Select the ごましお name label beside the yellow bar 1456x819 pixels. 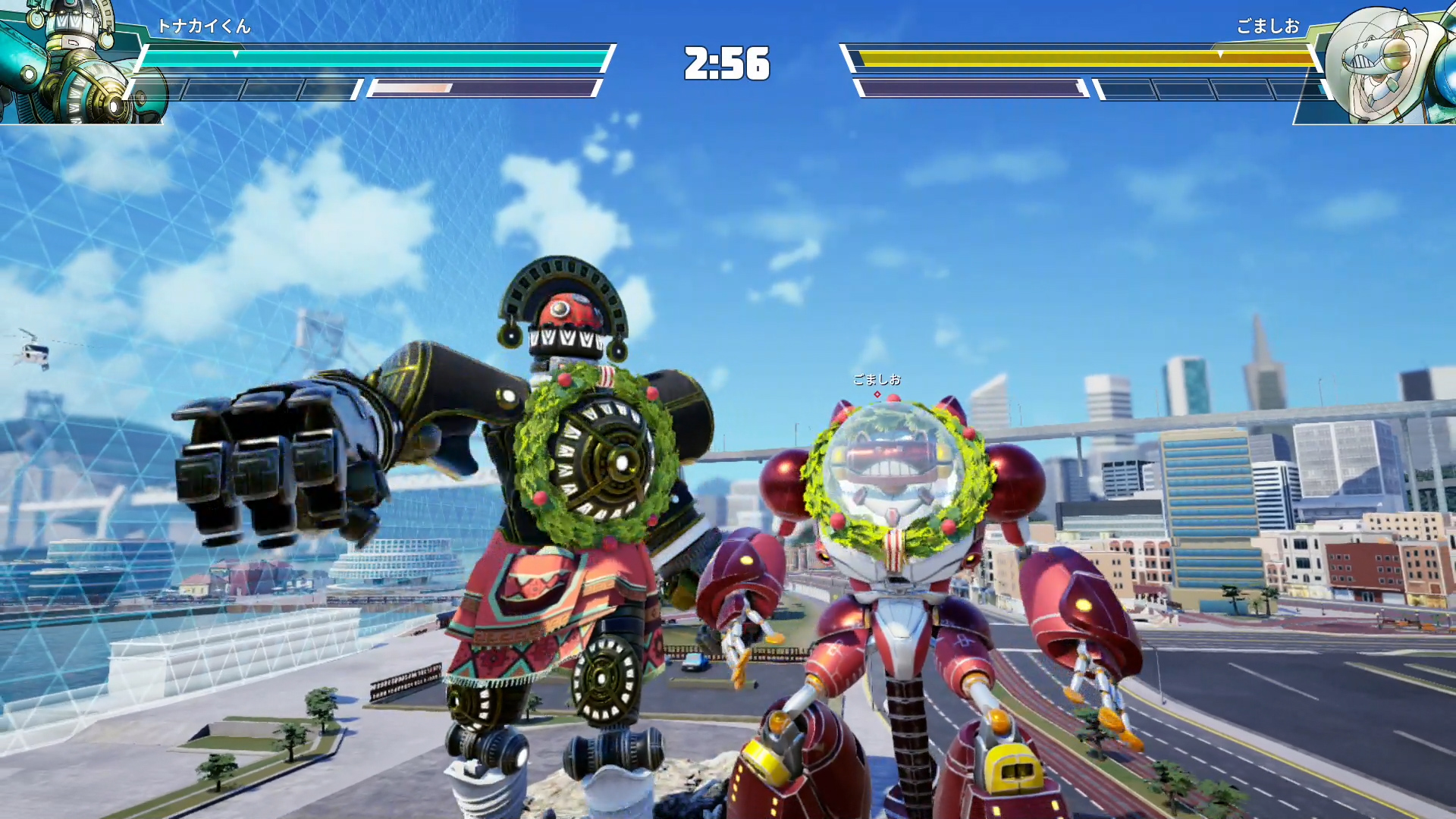click(1268, 27)
